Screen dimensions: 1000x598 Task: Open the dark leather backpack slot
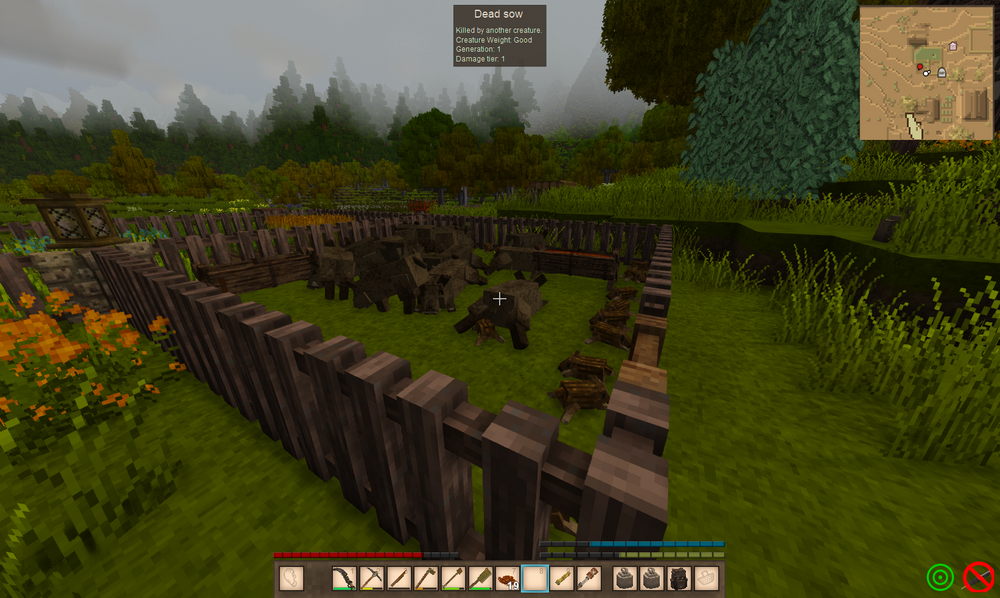click(x=680, y=578)
